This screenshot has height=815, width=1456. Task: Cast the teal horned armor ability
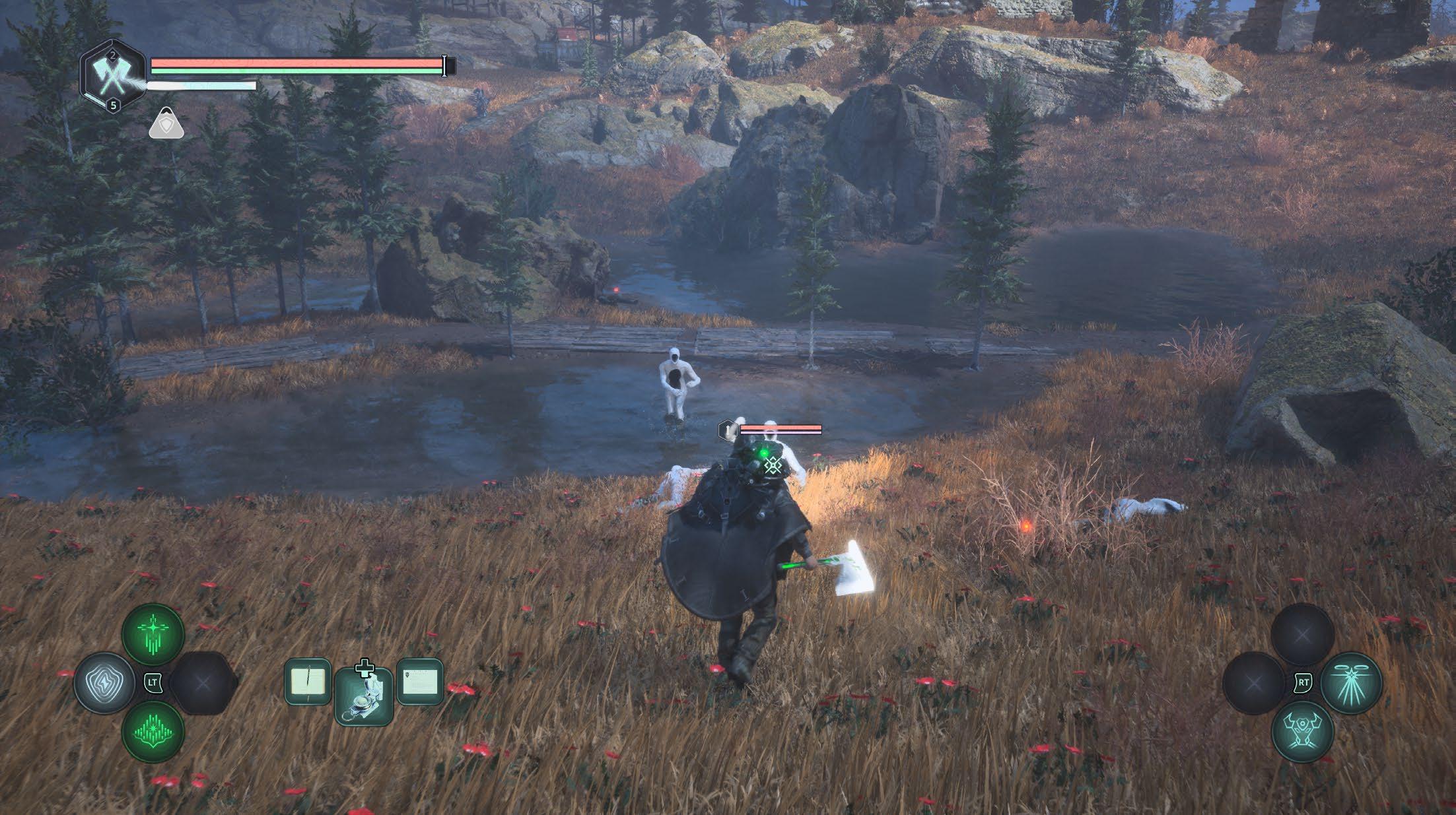1302,731
